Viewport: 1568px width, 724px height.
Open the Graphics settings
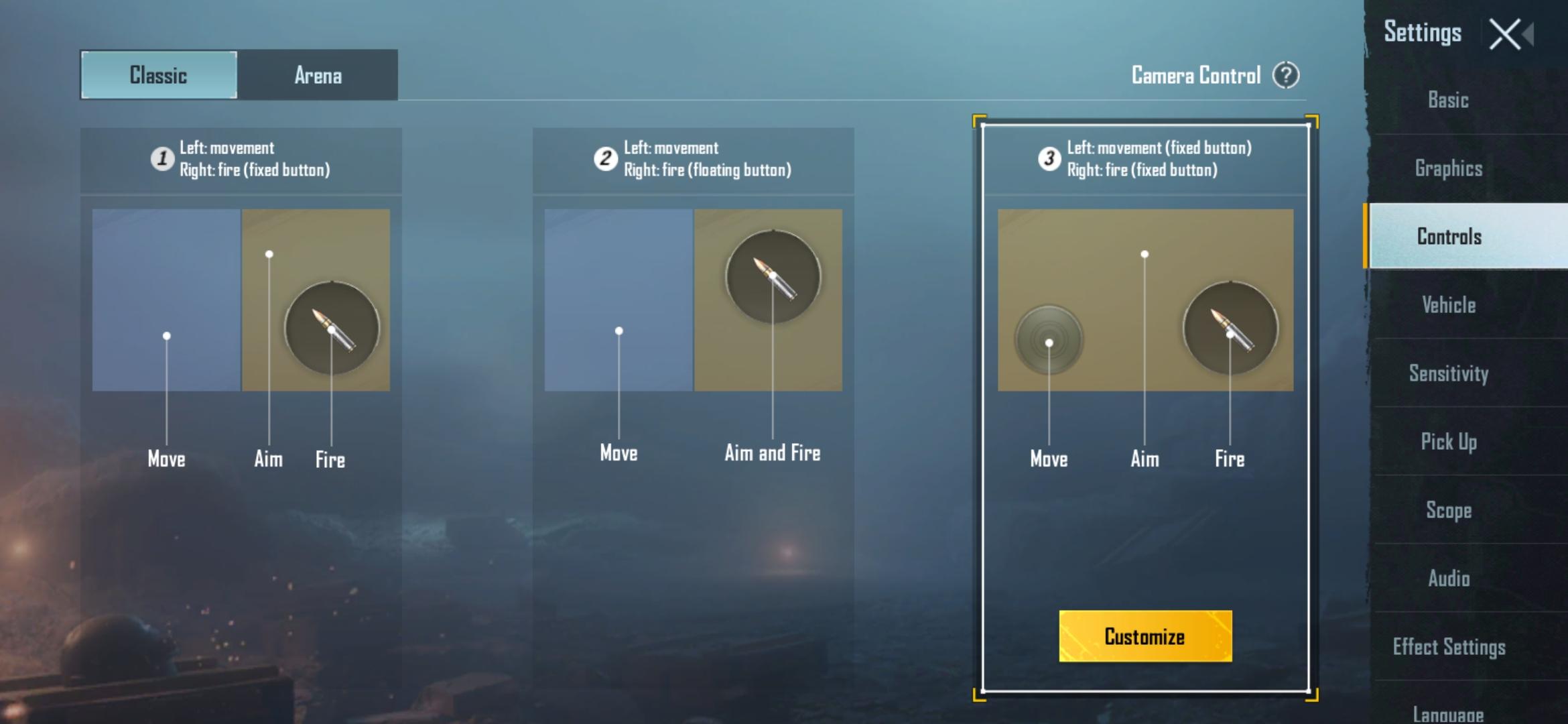1447,168
